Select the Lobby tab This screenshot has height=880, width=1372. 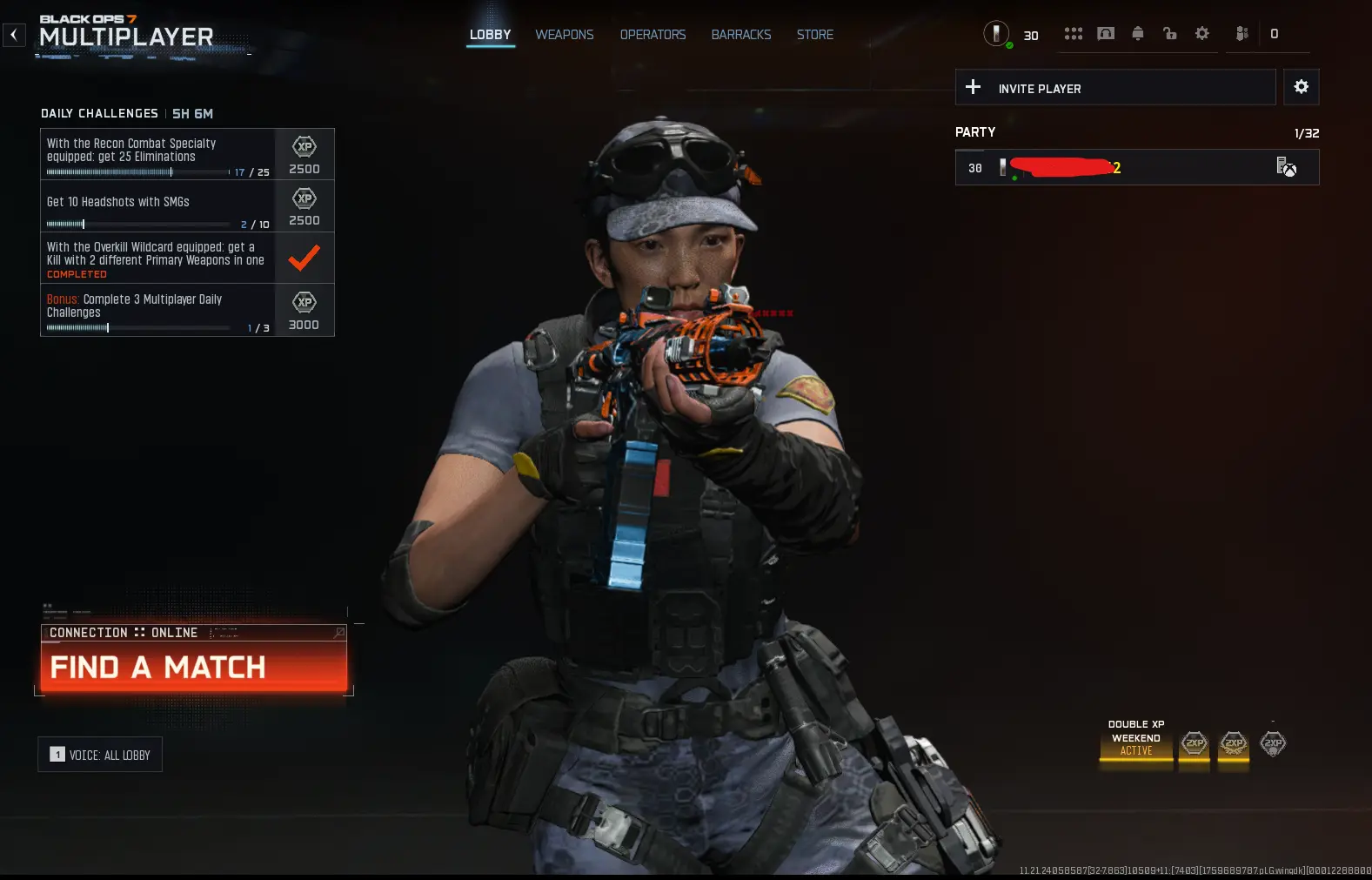pos(490,35)
